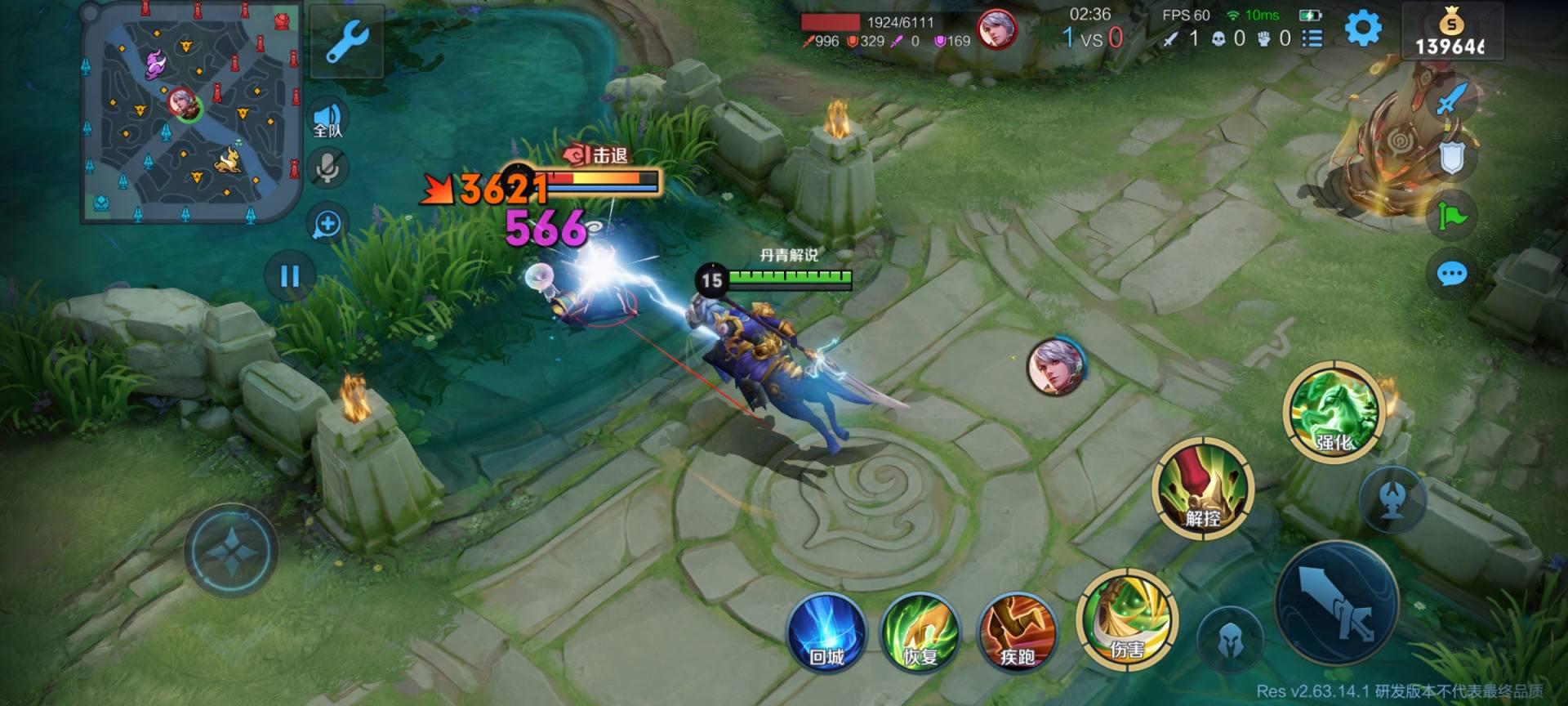
Task: Pause the game with pause button
Action: (290, 276)
